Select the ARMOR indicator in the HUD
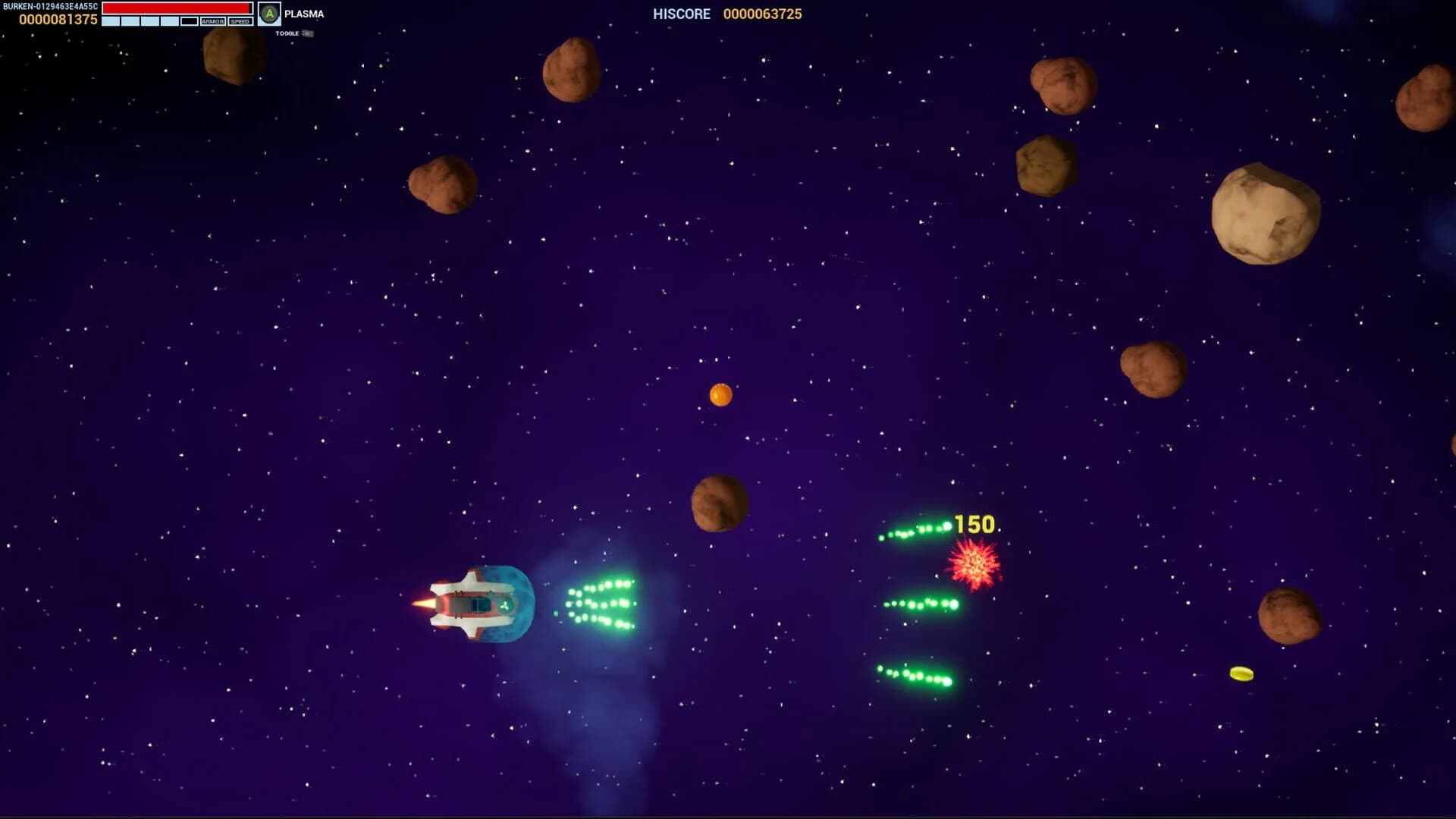 point(213,21)
